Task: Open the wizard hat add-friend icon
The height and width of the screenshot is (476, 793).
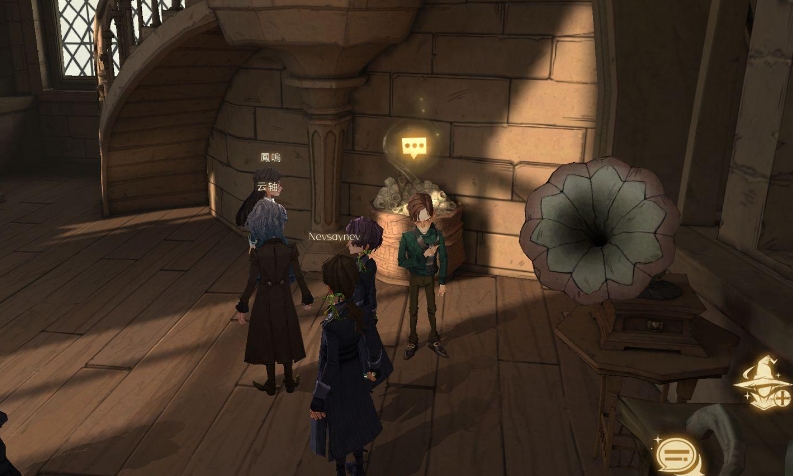Action: click(762, 383)
